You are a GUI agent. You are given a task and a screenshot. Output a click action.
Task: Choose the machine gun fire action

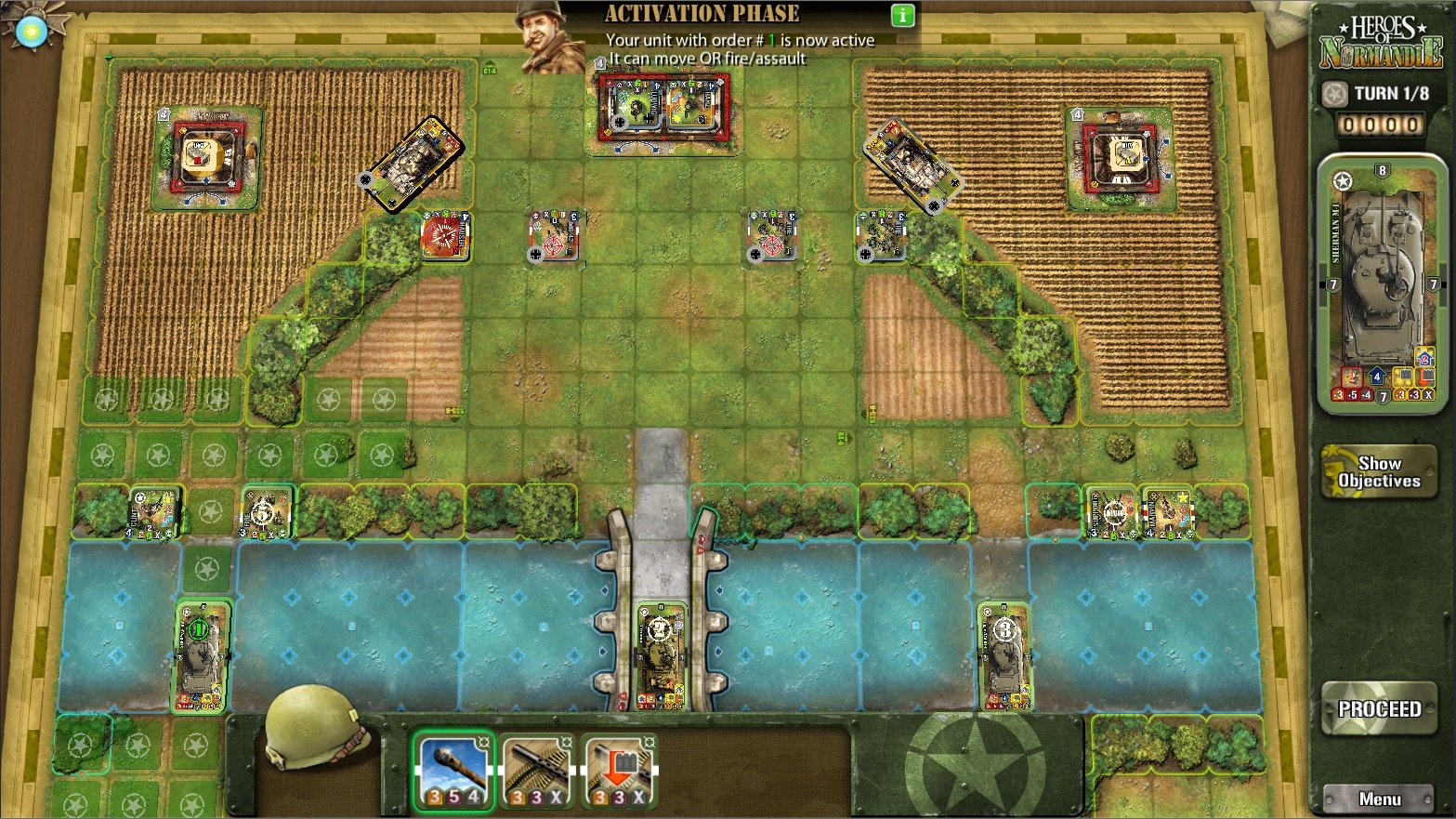tap(537, 771)
